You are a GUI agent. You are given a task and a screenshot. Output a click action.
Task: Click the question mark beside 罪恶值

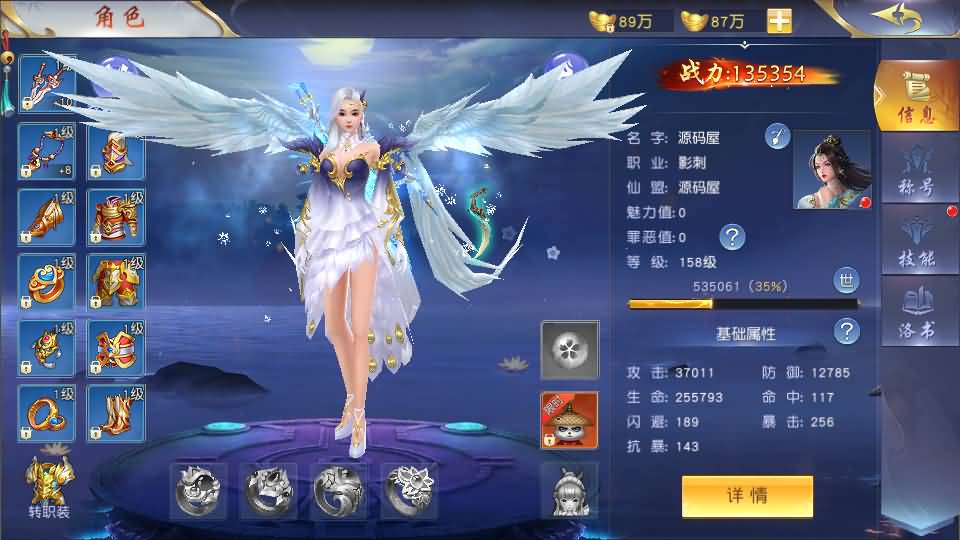pyautogui.click(x=733, y=237)
